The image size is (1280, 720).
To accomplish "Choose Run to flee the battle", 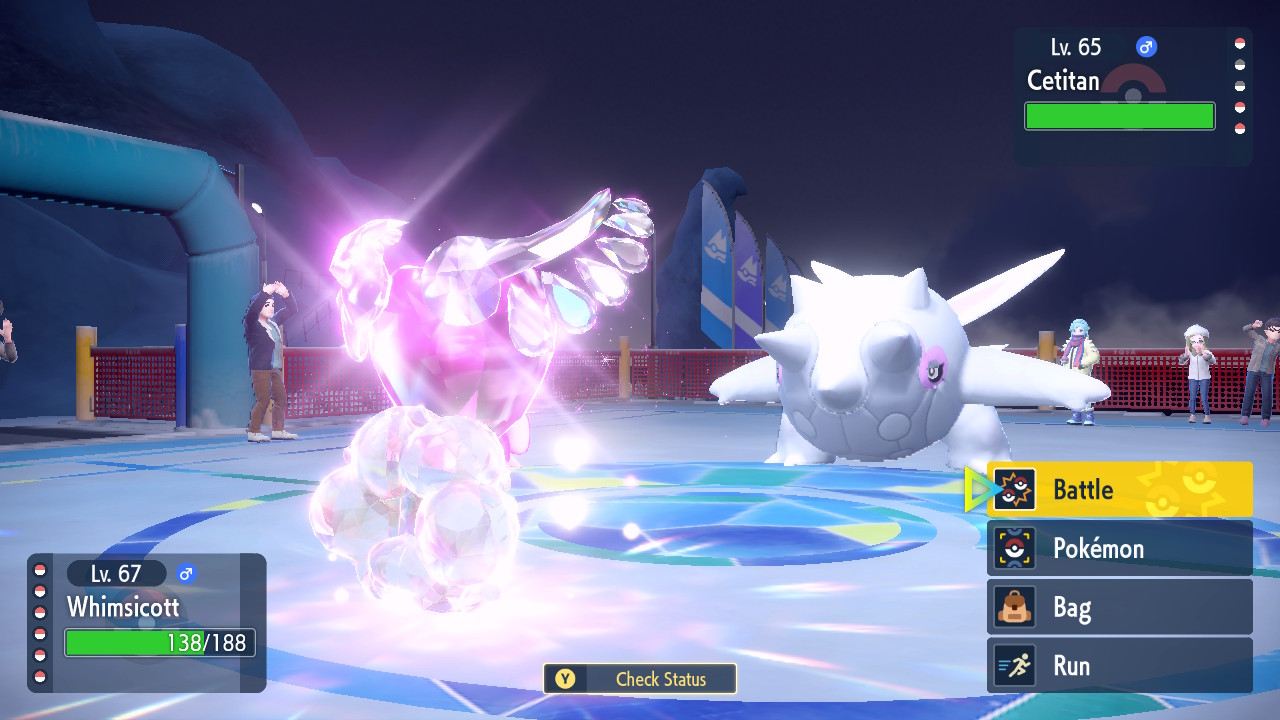I will click(1119, 666).
